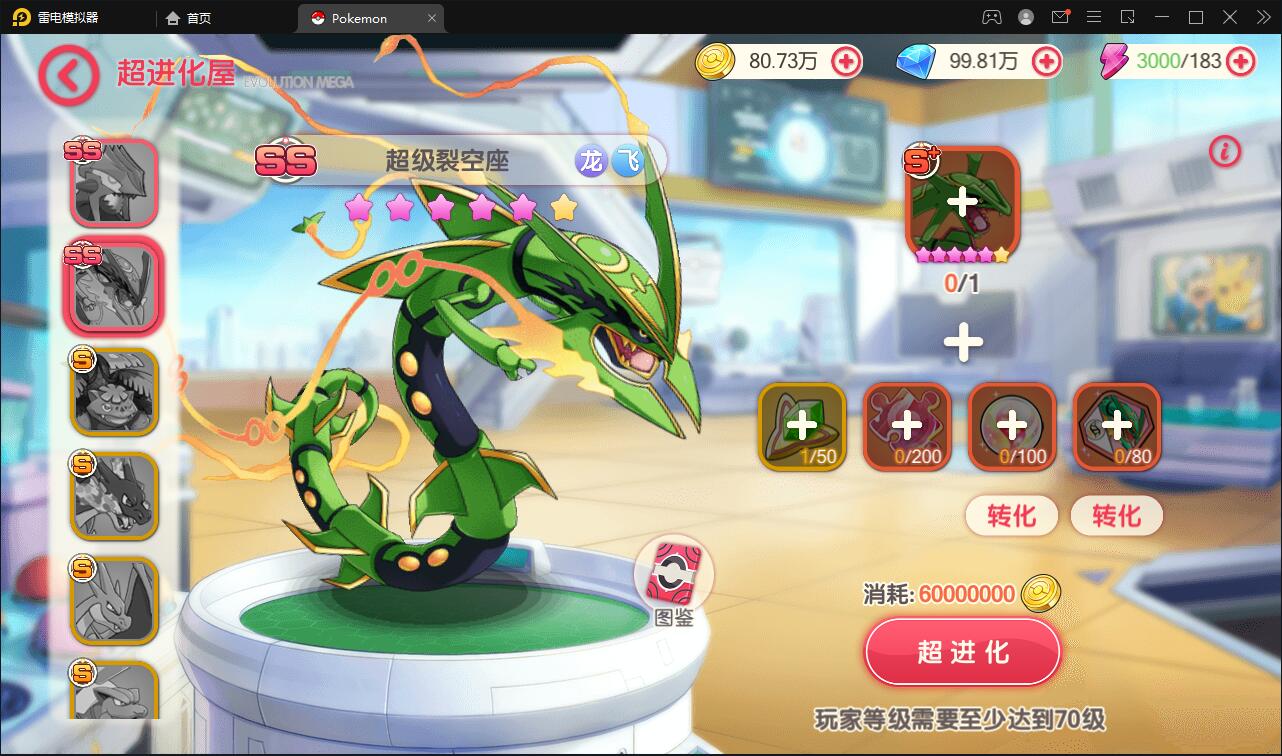The width and height of the screenshot is (1282, 756).
Task: Add diamonds via the blue gem plus icon
Action: [1046, 62]
